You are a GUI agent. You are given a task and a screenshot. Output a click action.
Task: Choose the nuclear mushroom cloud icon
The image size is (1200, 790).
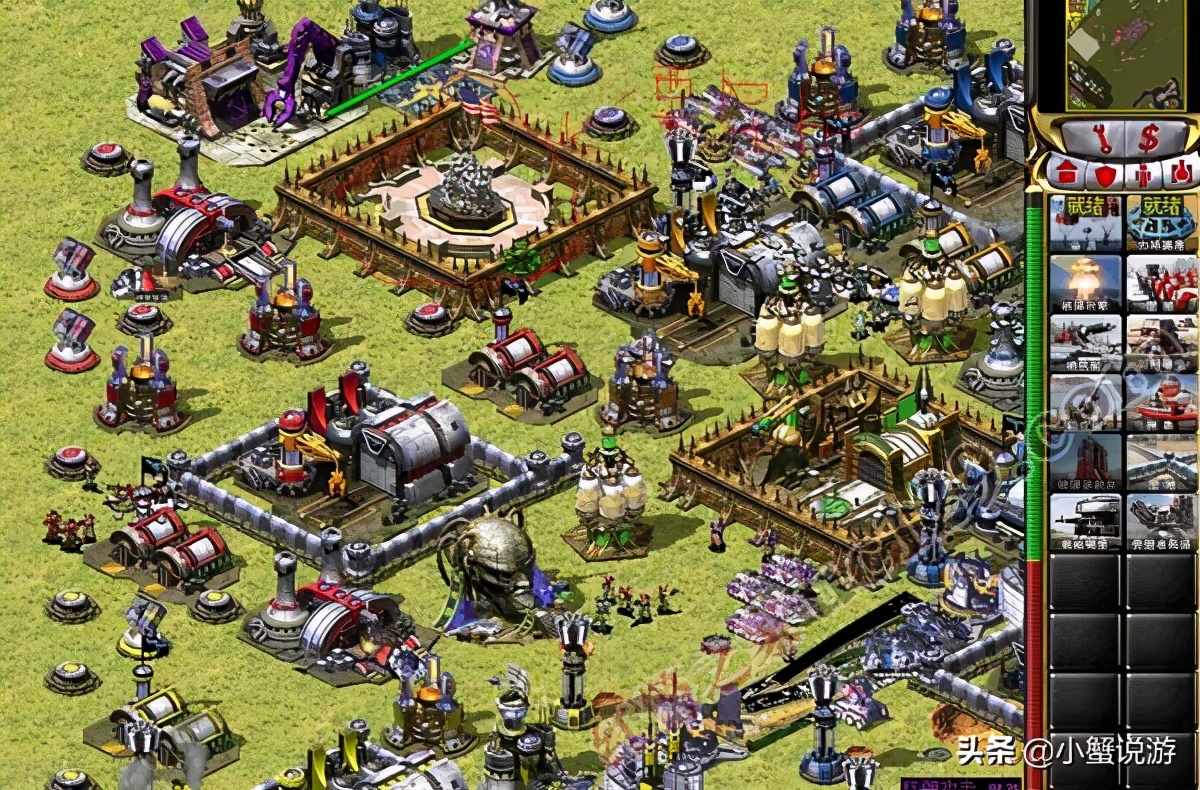[1085, 284]
